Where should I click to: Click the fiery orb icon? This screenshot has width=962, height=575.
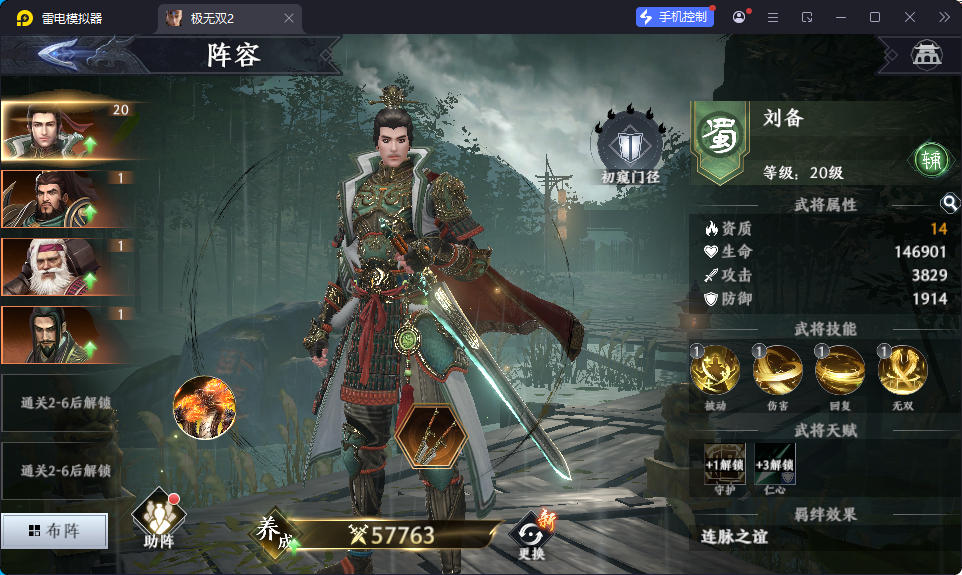(204, 407)
